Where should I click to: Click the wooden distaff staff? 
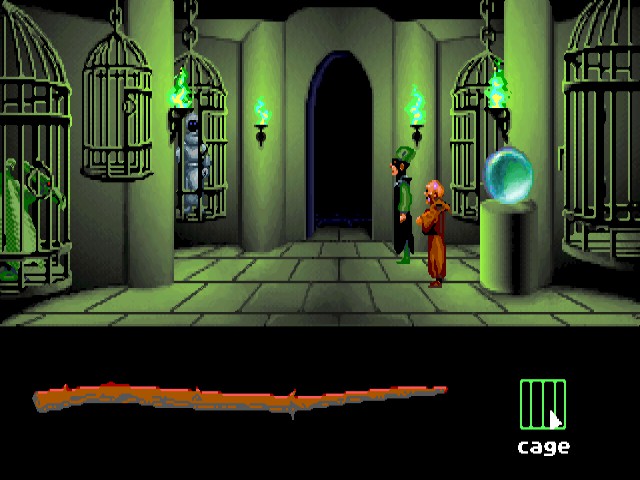(x=240, y=399)
